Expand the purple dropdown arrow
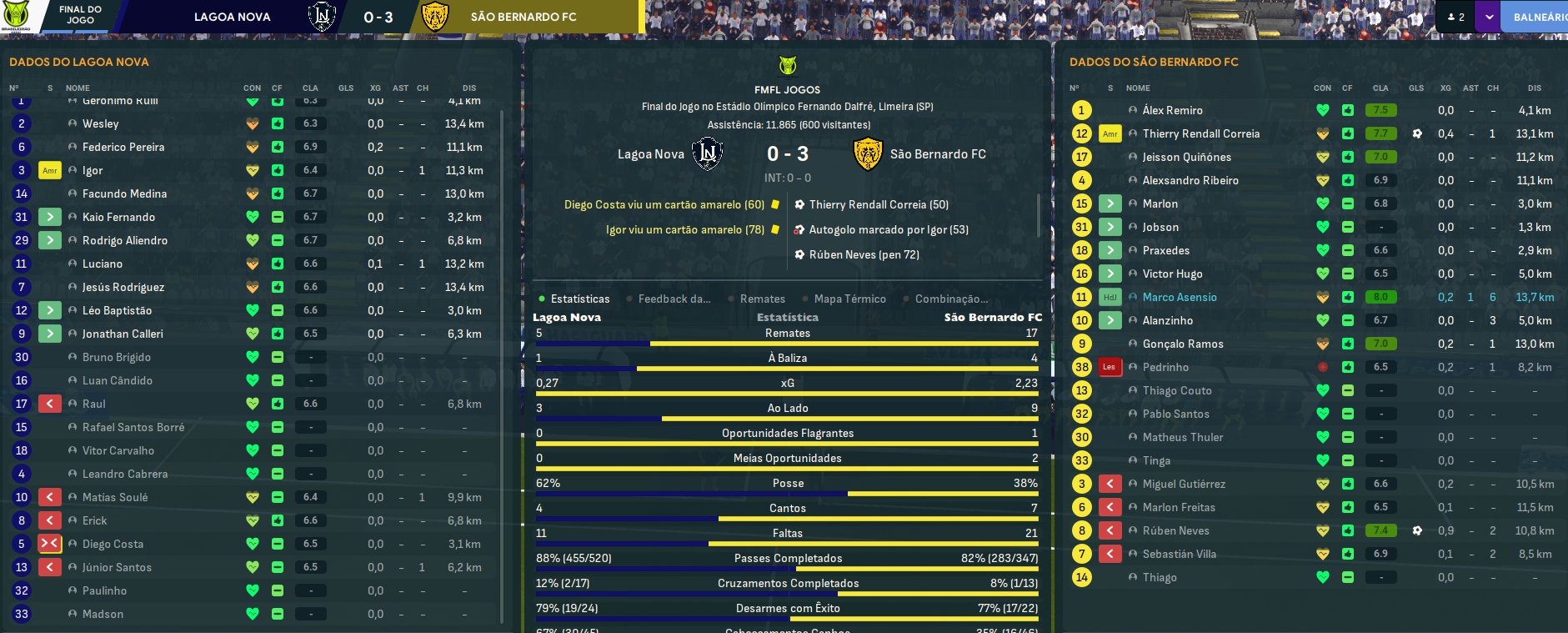This screenshot has height=633, width=1568. click(x=1489, y=17)
